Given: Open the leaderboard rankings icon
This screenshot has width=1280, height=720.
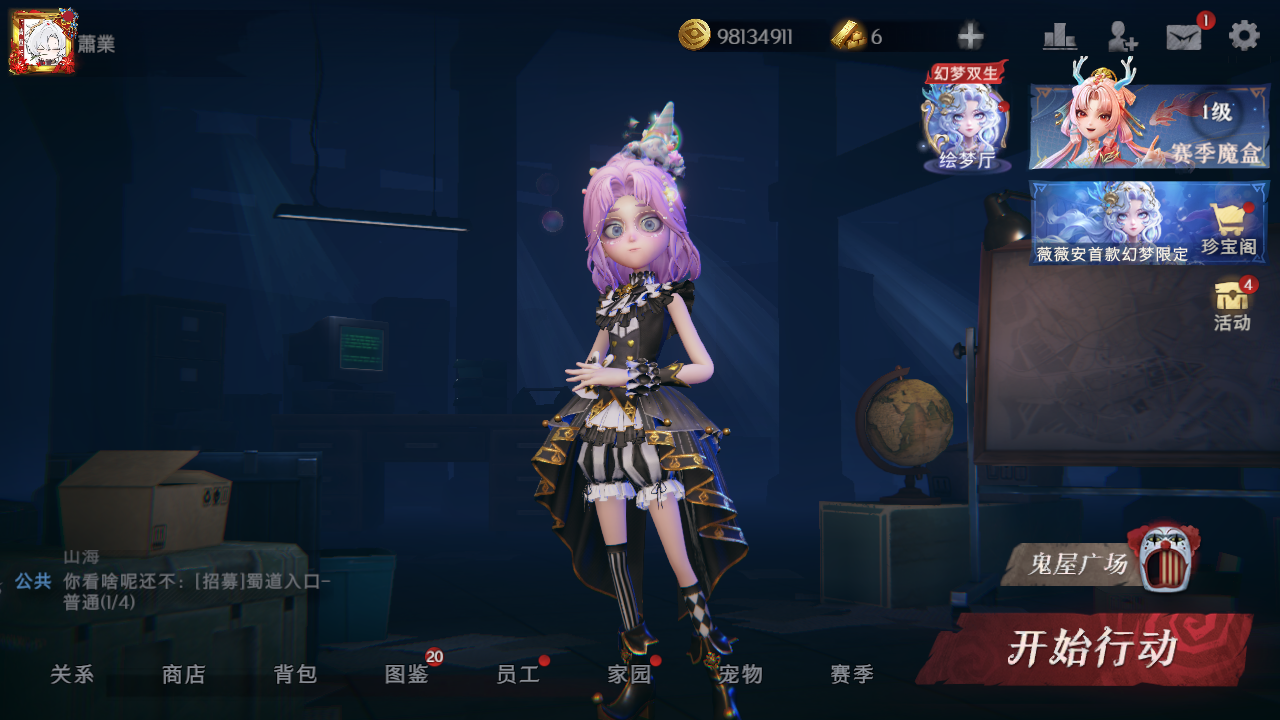Looking at the screenshot, I should [x=1059, y=37].
